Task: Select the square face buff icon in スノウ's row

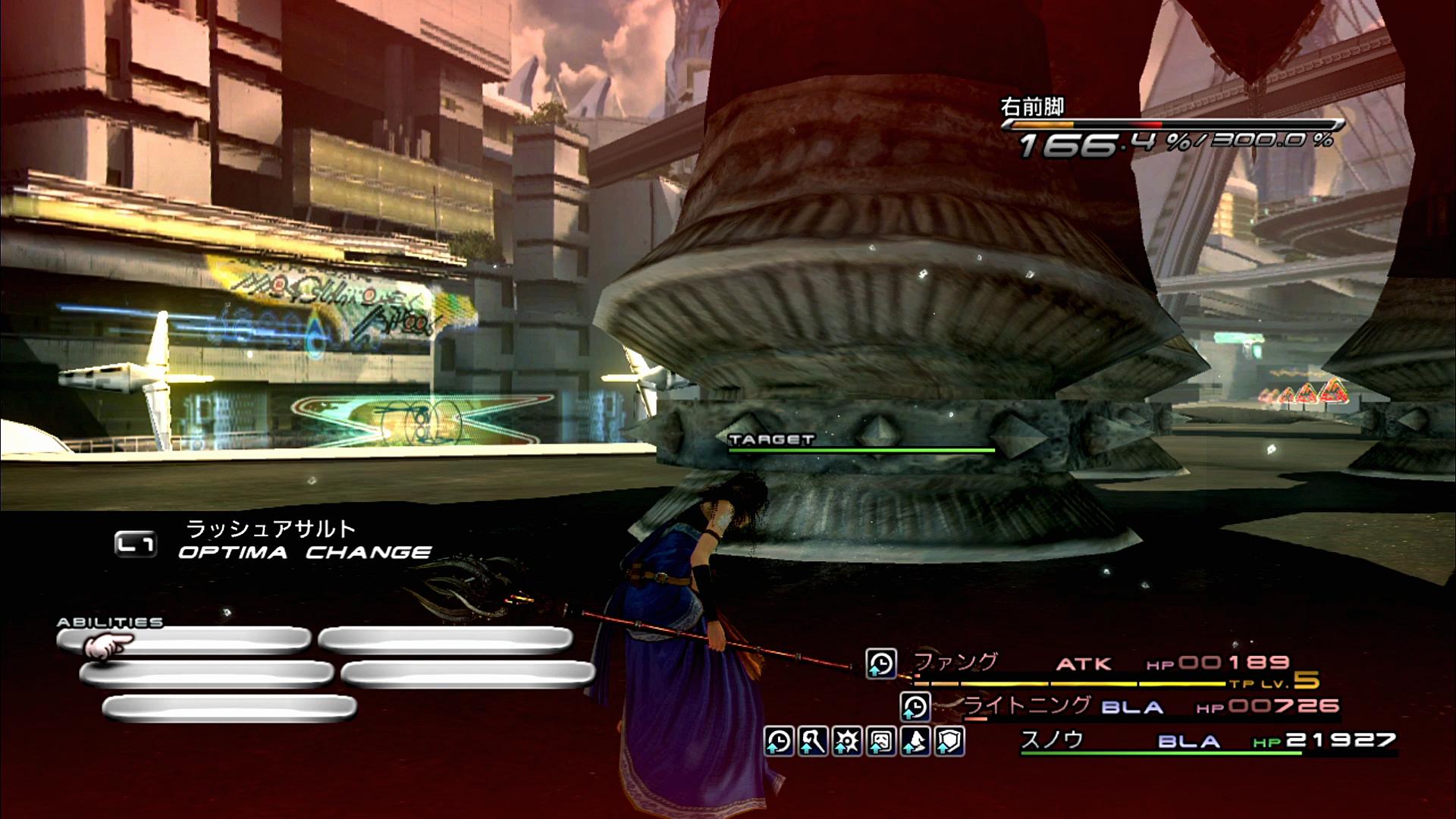Action: coord(881,741)
